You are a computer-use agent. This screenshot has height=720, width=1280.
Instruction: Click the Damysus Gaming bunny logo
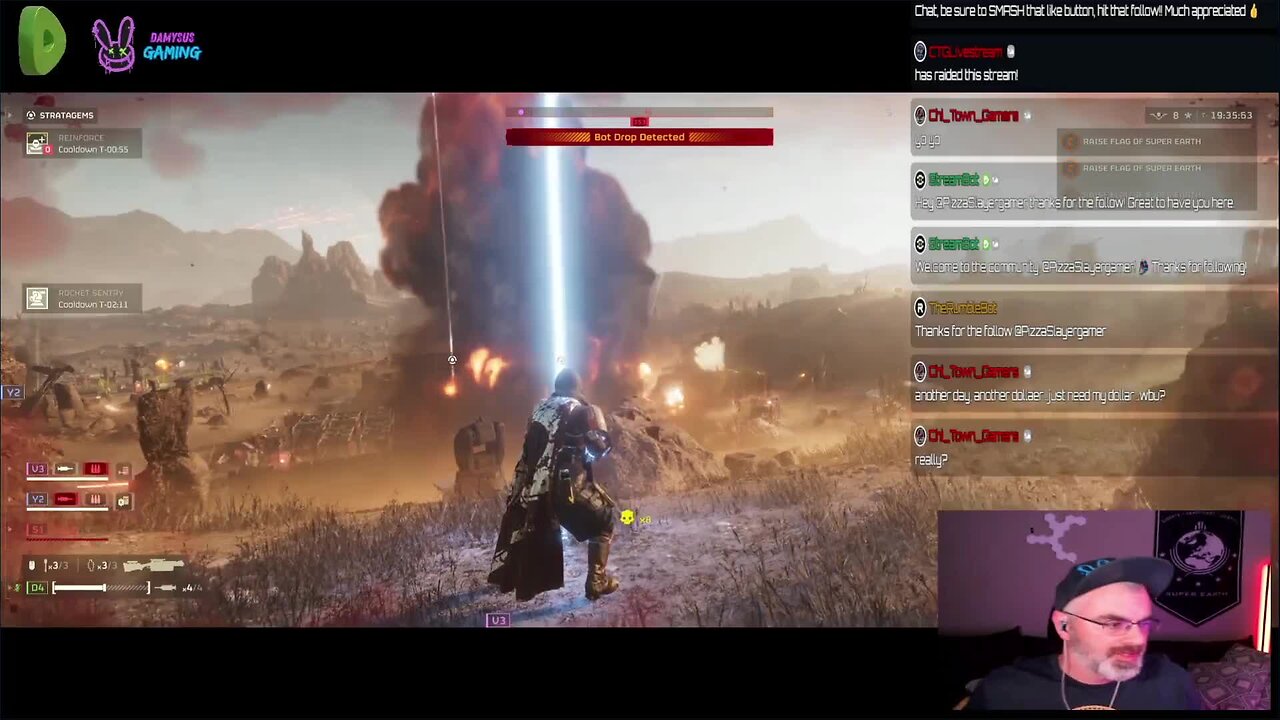click(x=113, y=44)
